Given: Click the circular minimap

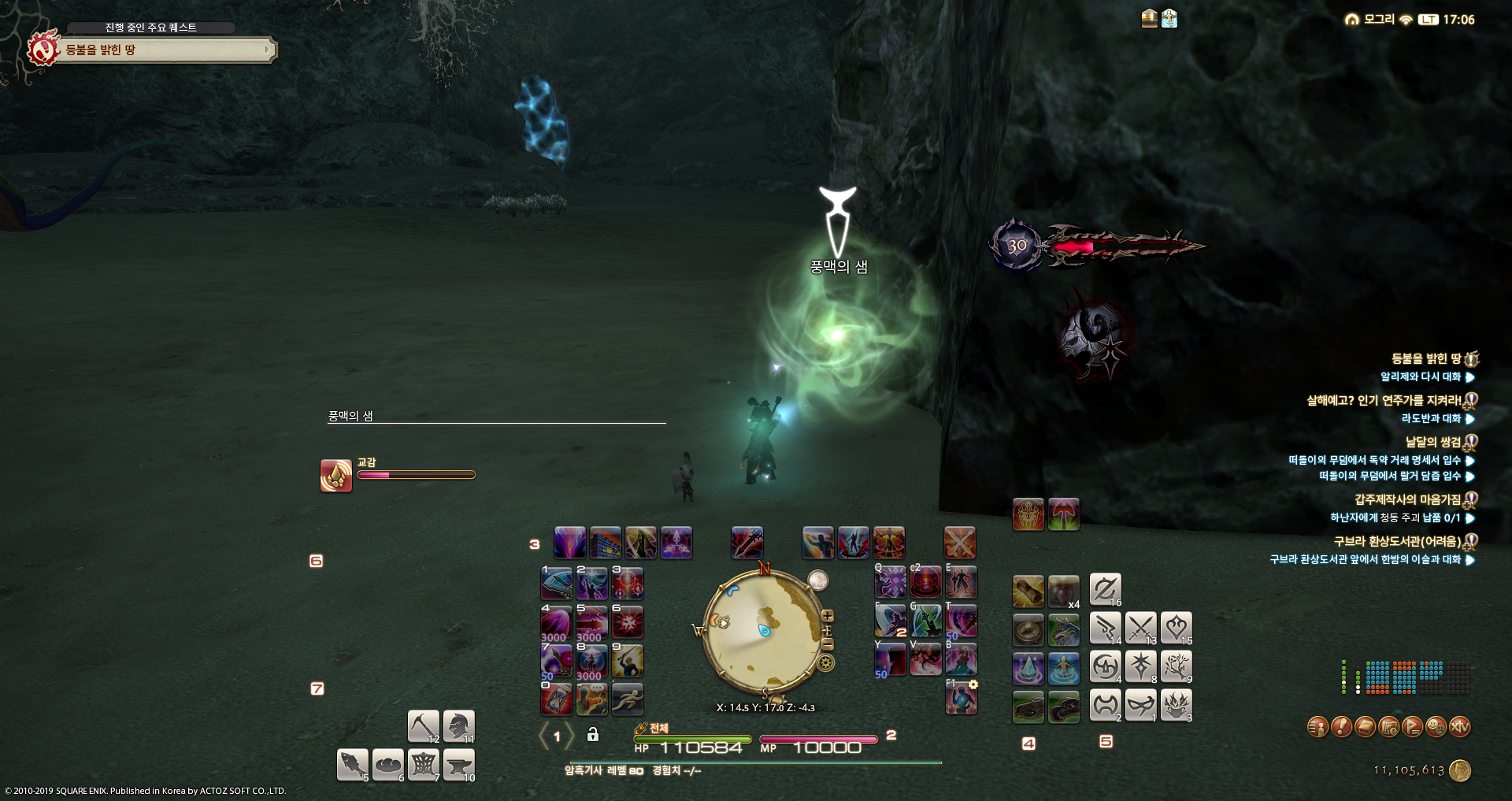Looking at the screenshot, I should (762, 632).
